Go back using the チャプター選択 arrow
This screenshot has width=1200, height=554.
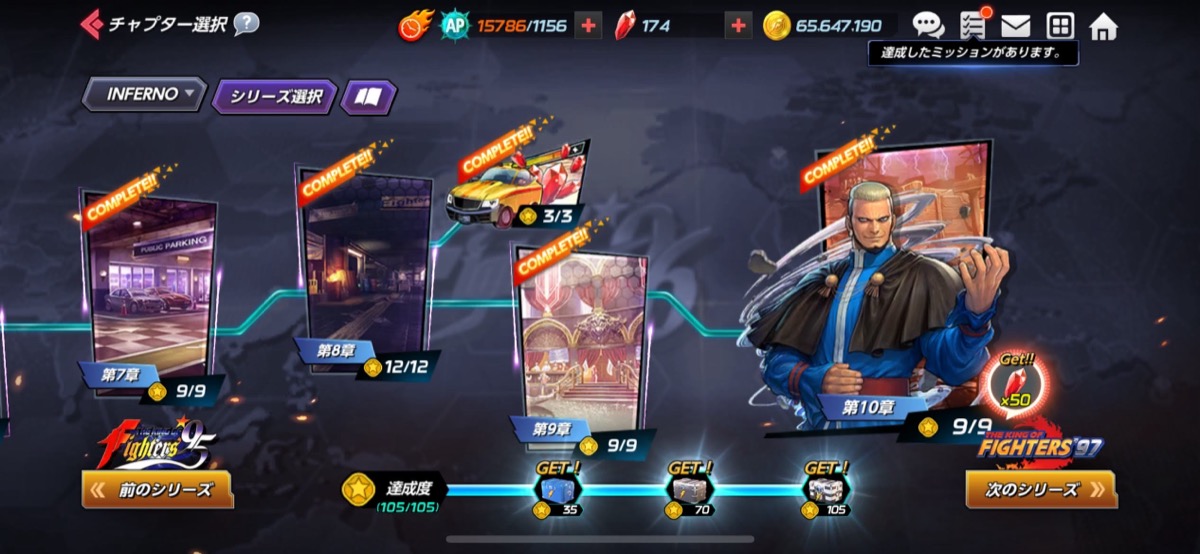pyautogui.click(x=92, y=23)
